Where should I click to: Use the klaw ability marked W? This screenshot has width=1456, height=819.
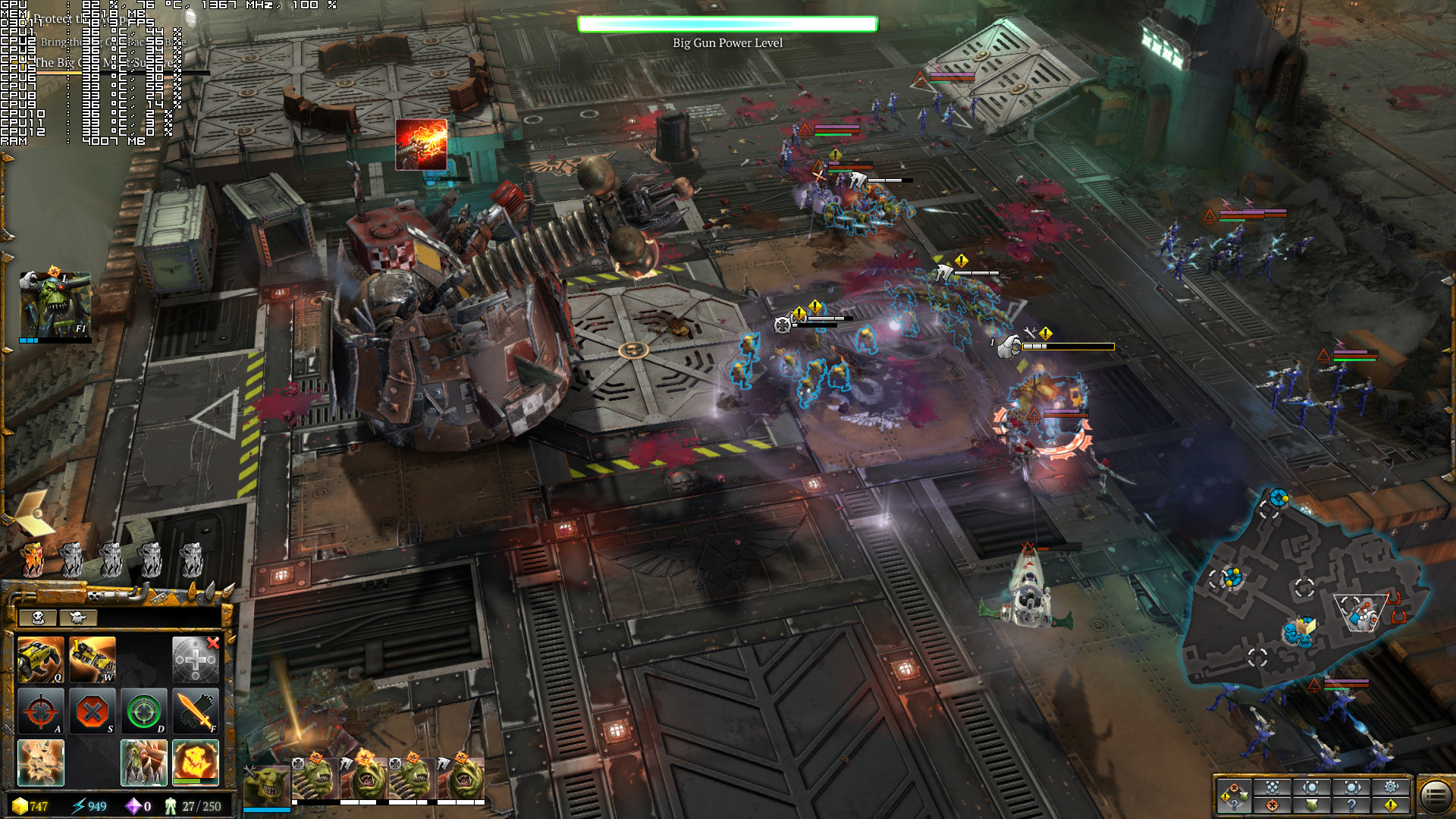[92, 660]
